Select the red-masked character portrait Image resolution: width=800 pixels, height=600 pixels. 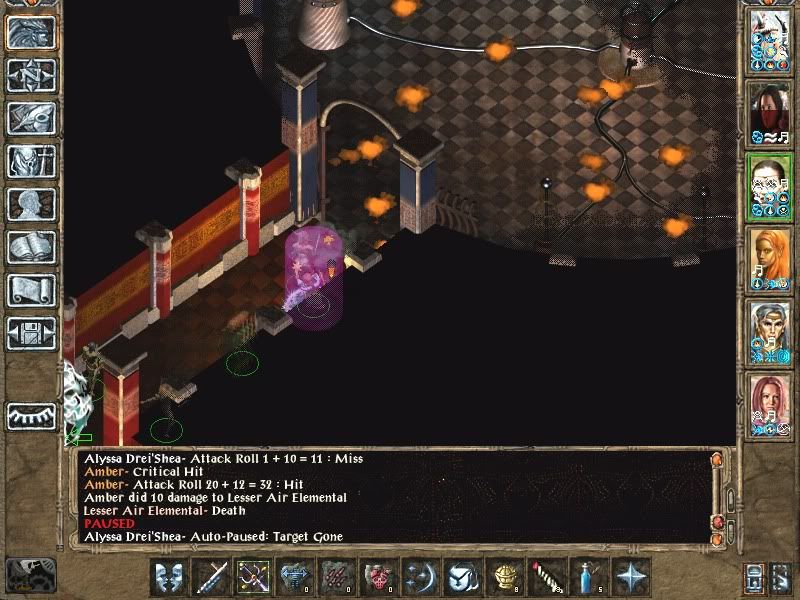click(x=771, y=113)
